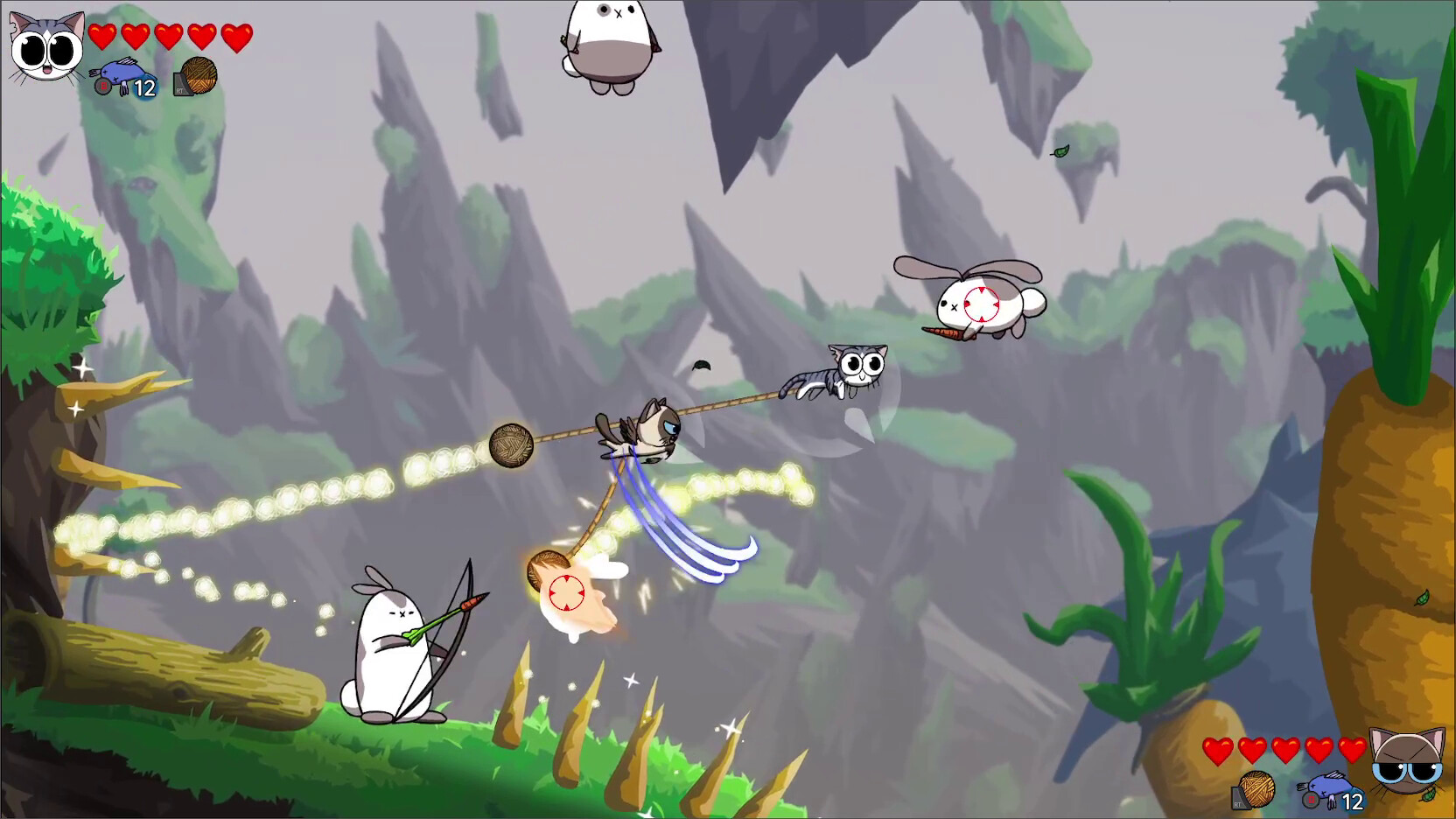The image size is (1456, 819).
Task: Click player 1's yarn ball weapon icon
Action: point(201,74)
